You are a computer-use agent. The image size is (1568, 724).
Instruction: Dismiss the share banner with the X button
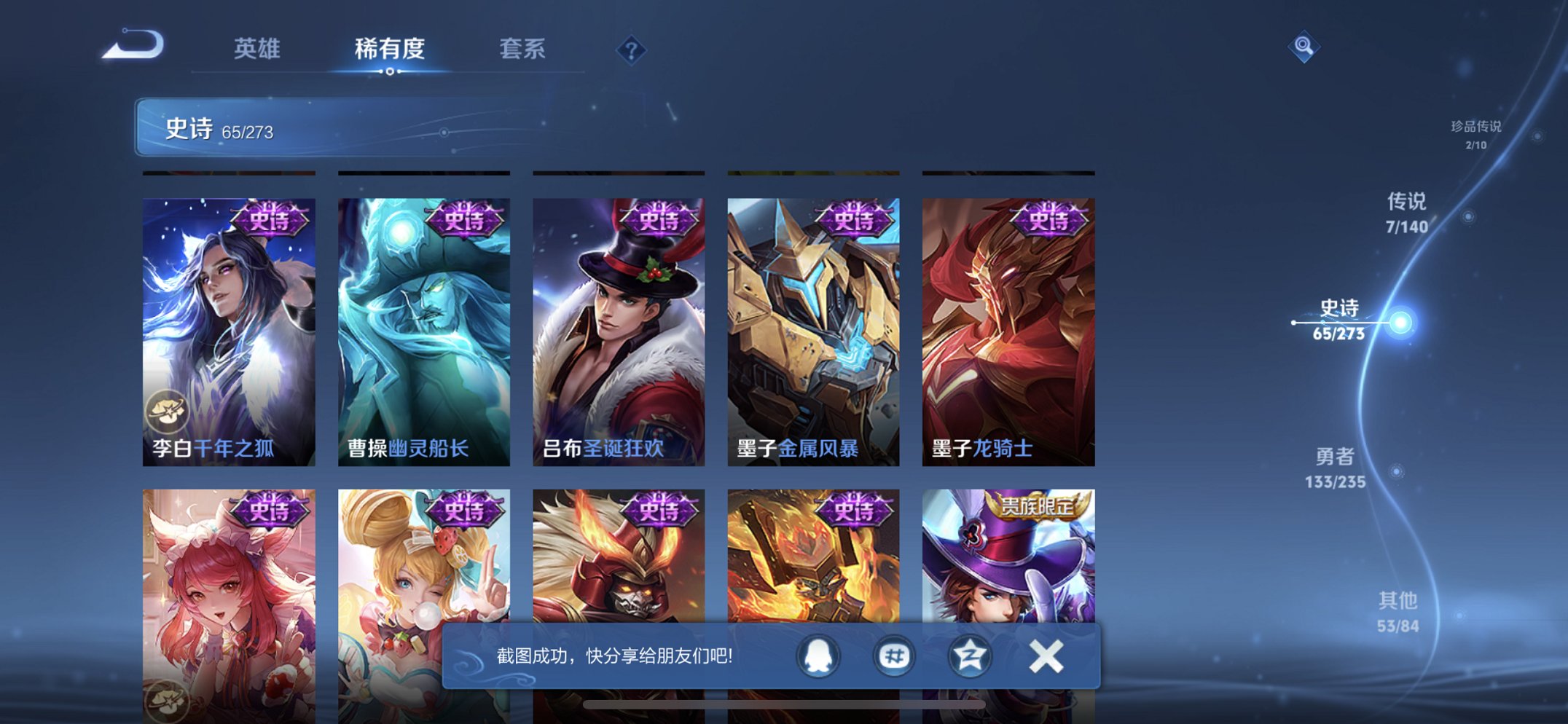(1046, 655)
